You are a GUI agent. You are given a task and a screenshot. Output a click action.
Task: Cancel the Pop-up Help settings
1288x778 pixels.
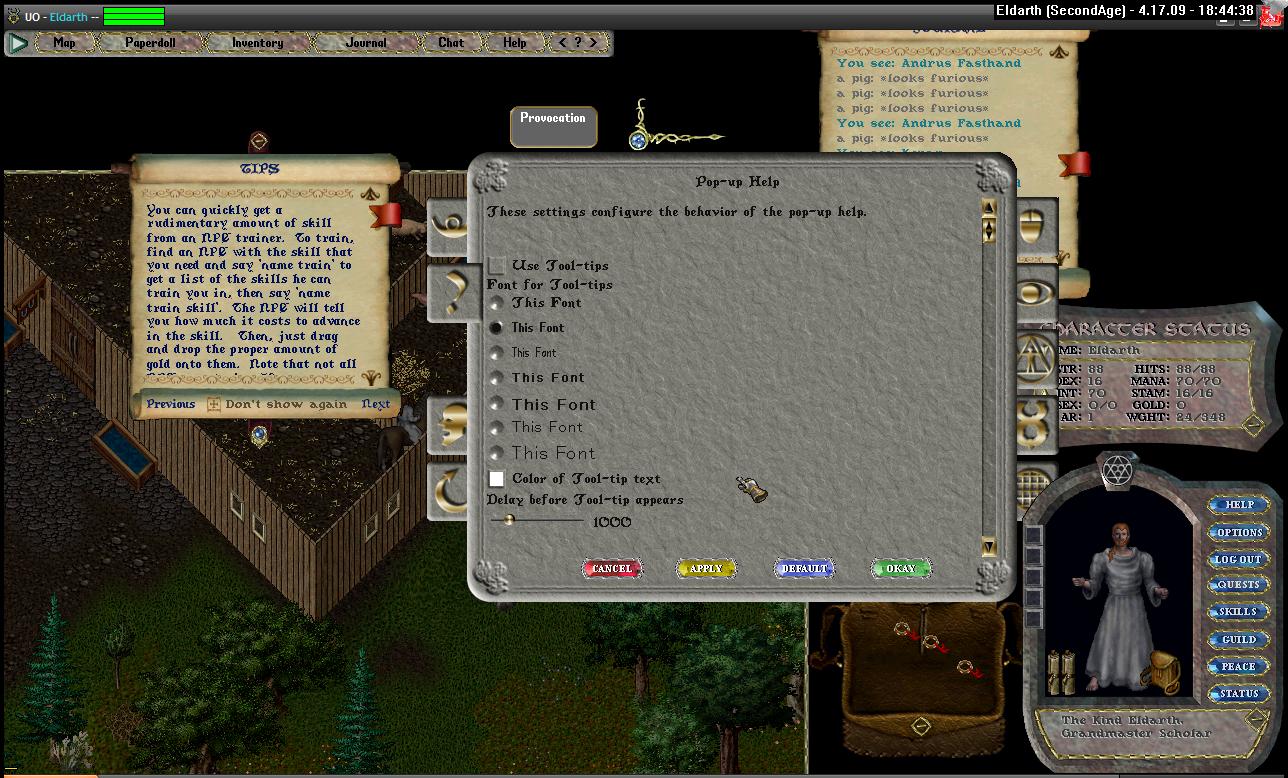(x=612, y=569)
